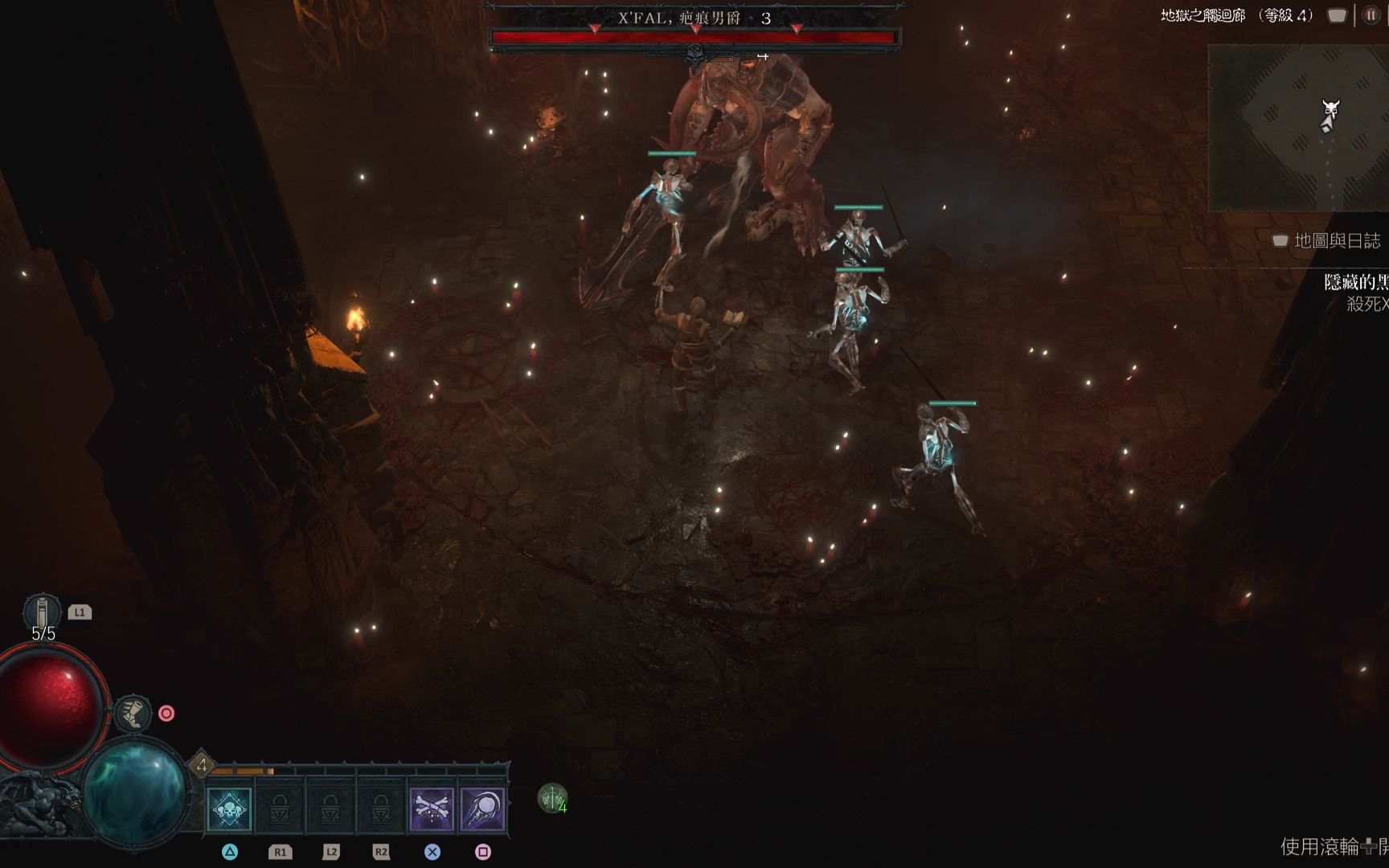Trigger the boot evade ability
1389x868 pixels.
tap(132, 713)
